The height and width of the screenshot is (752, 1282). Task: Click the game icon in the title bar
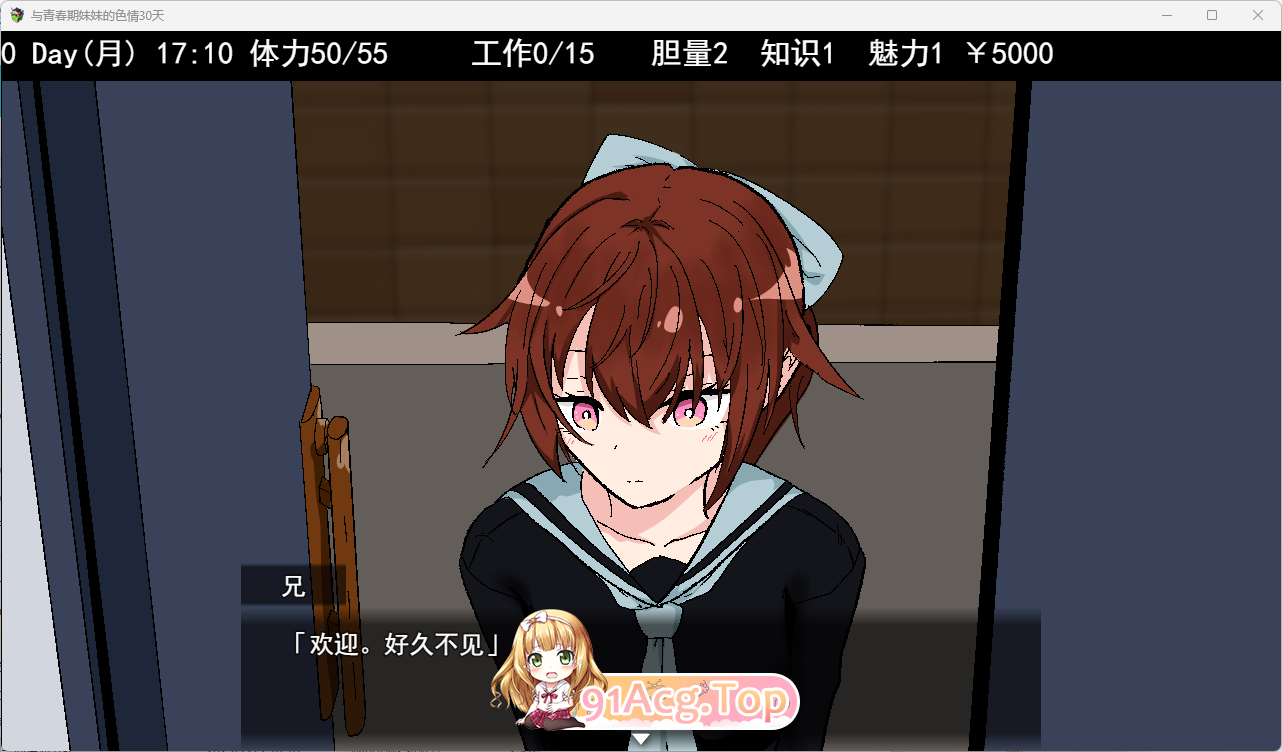pos(16,15)
